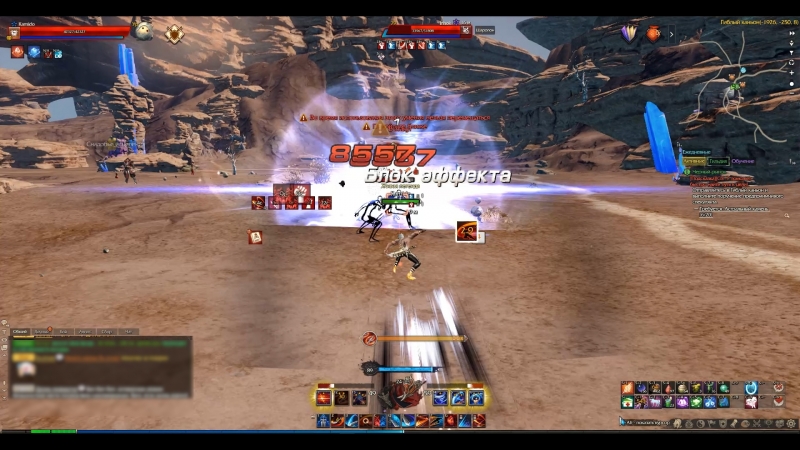The image size is (800, 450).
Task: Click the orange flame item in quick slots
Action: [627, 388]
